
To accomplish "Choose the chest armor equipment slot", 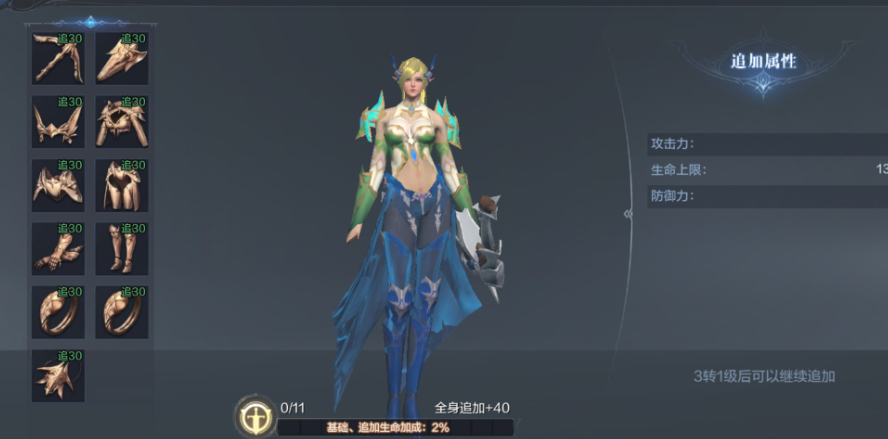I will pos(57,186).
